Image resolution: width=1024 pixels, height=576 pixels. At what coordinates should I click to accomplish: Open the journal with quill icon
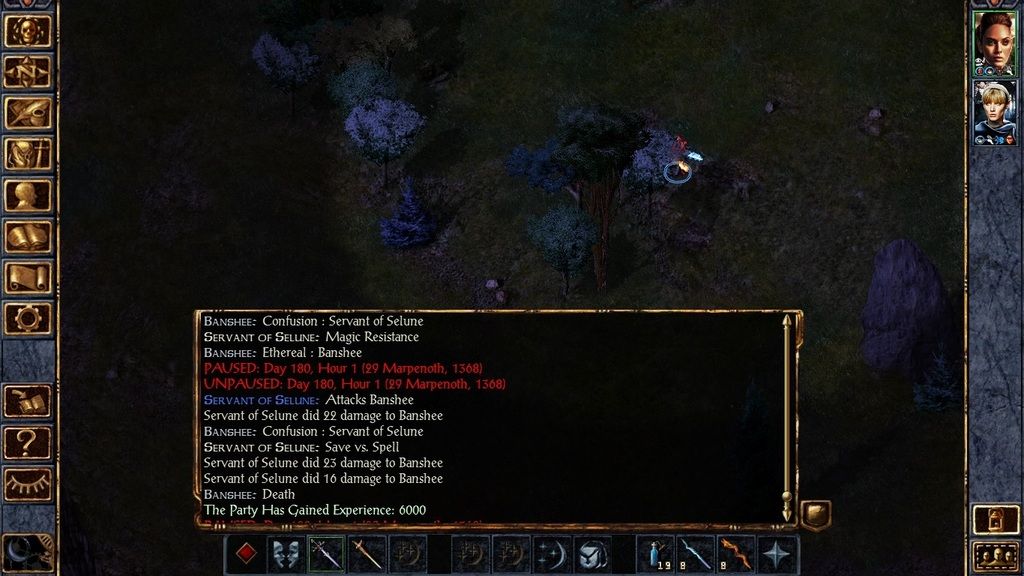click(28, 113)
